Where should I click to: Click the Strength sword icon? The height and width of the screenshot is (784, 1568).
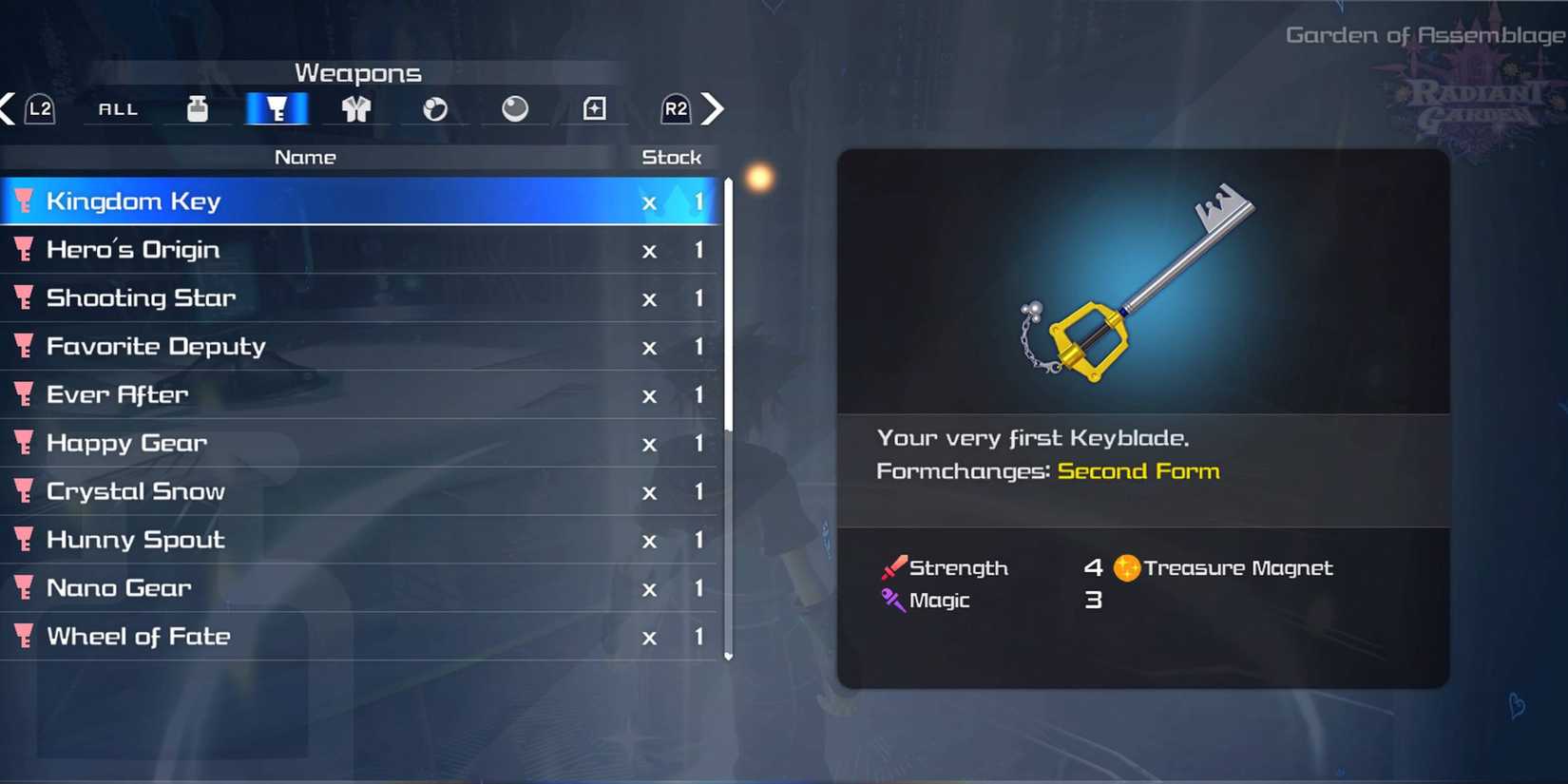click(891, 567)
